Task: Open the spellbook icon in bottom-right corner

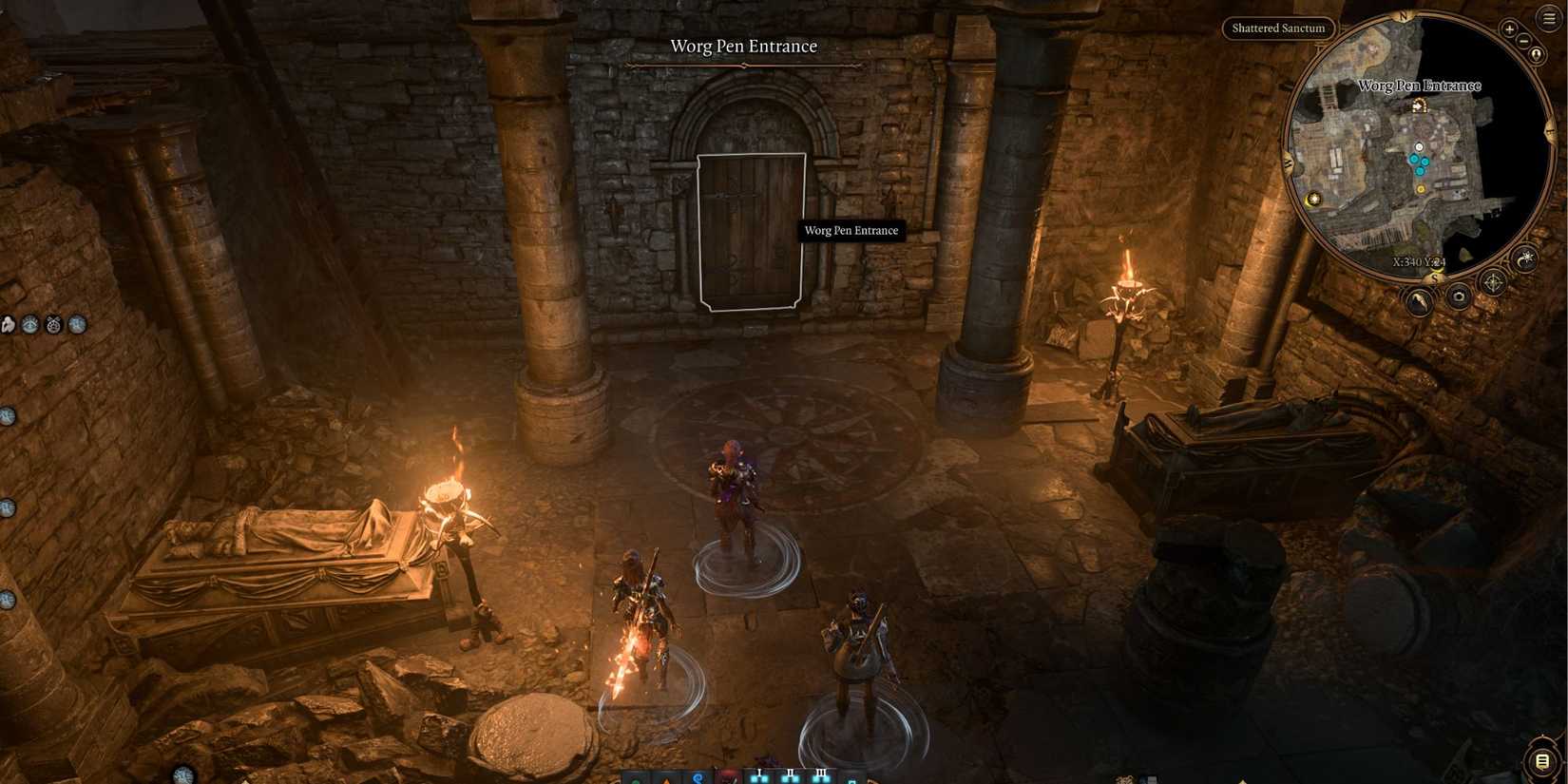Action: click(1540, 759)
